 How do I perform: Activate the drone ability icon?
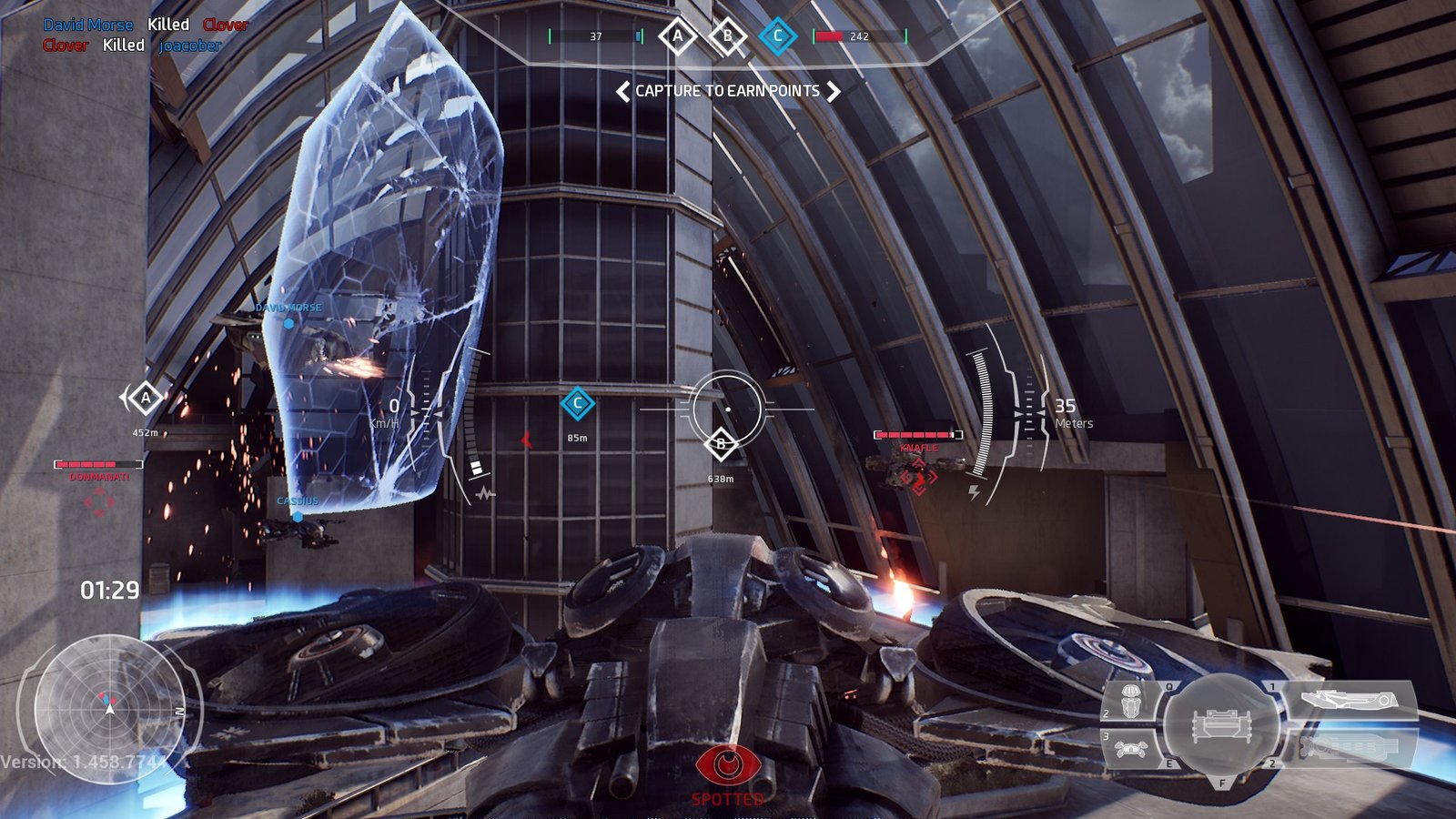pos(1131,748)
